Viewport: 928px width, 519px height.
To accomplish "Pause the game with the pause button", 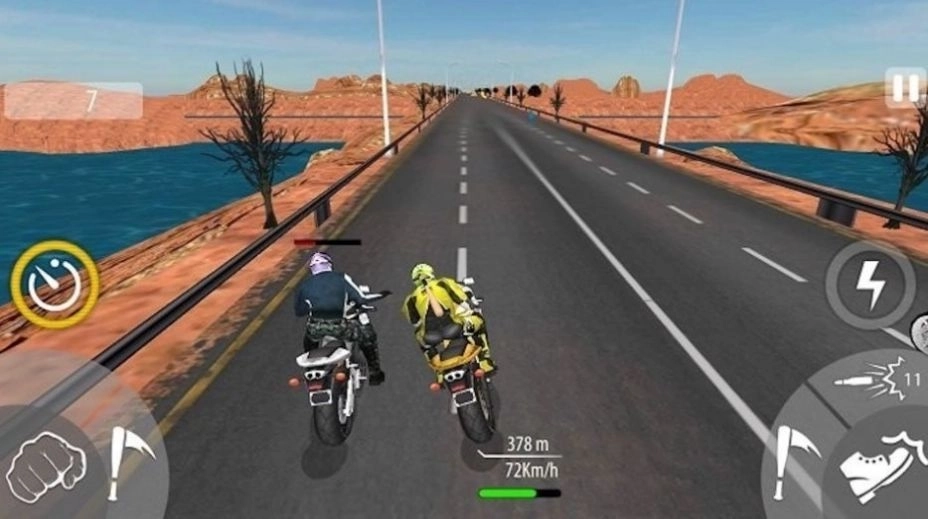I will pos(905,88).
